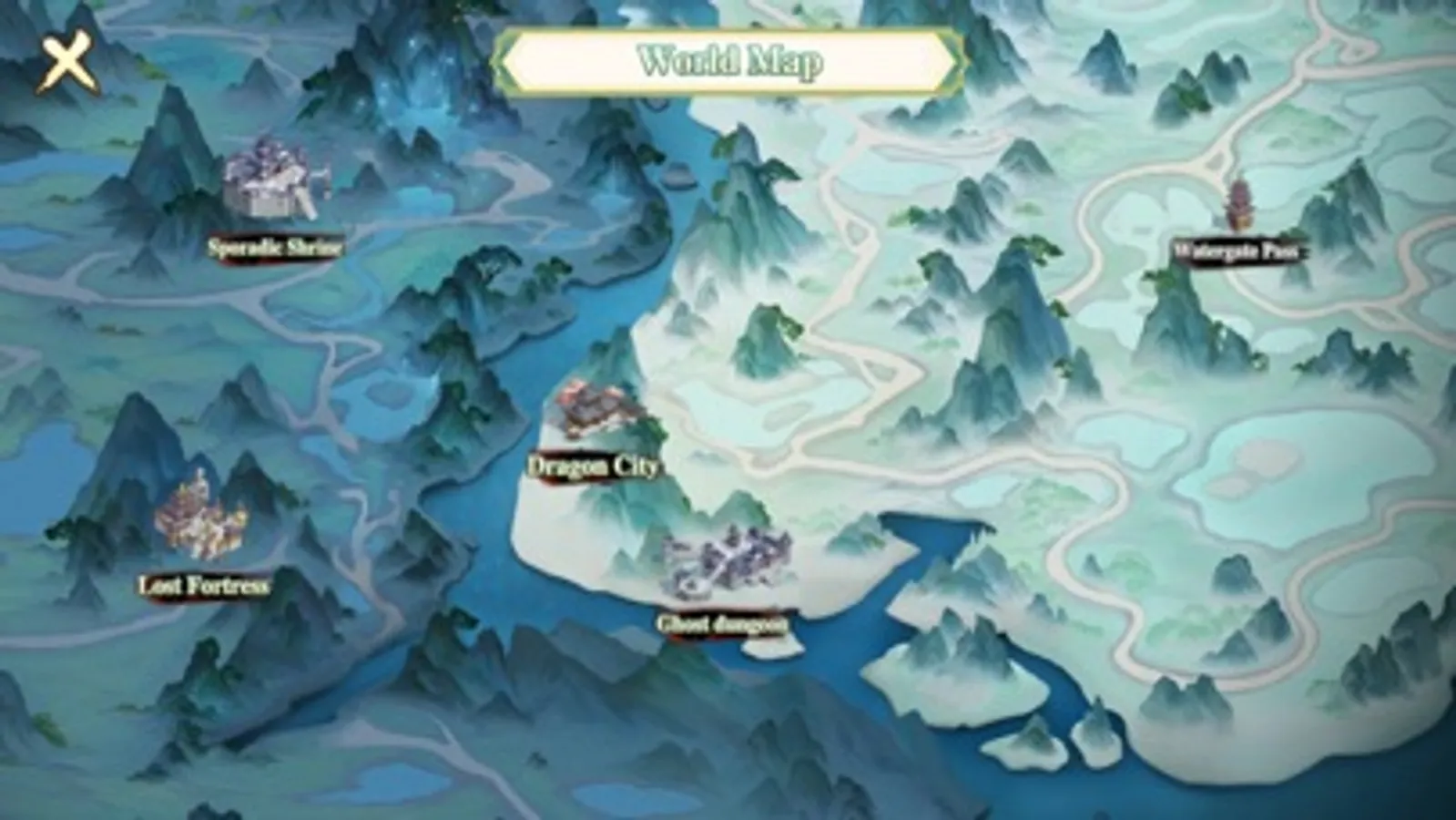Image resolution: width=1456 pixels, height=820 pixels.
Task: Click the Sporadic Shrine name label
Action: pyautogui.click(x=276, y=244)
